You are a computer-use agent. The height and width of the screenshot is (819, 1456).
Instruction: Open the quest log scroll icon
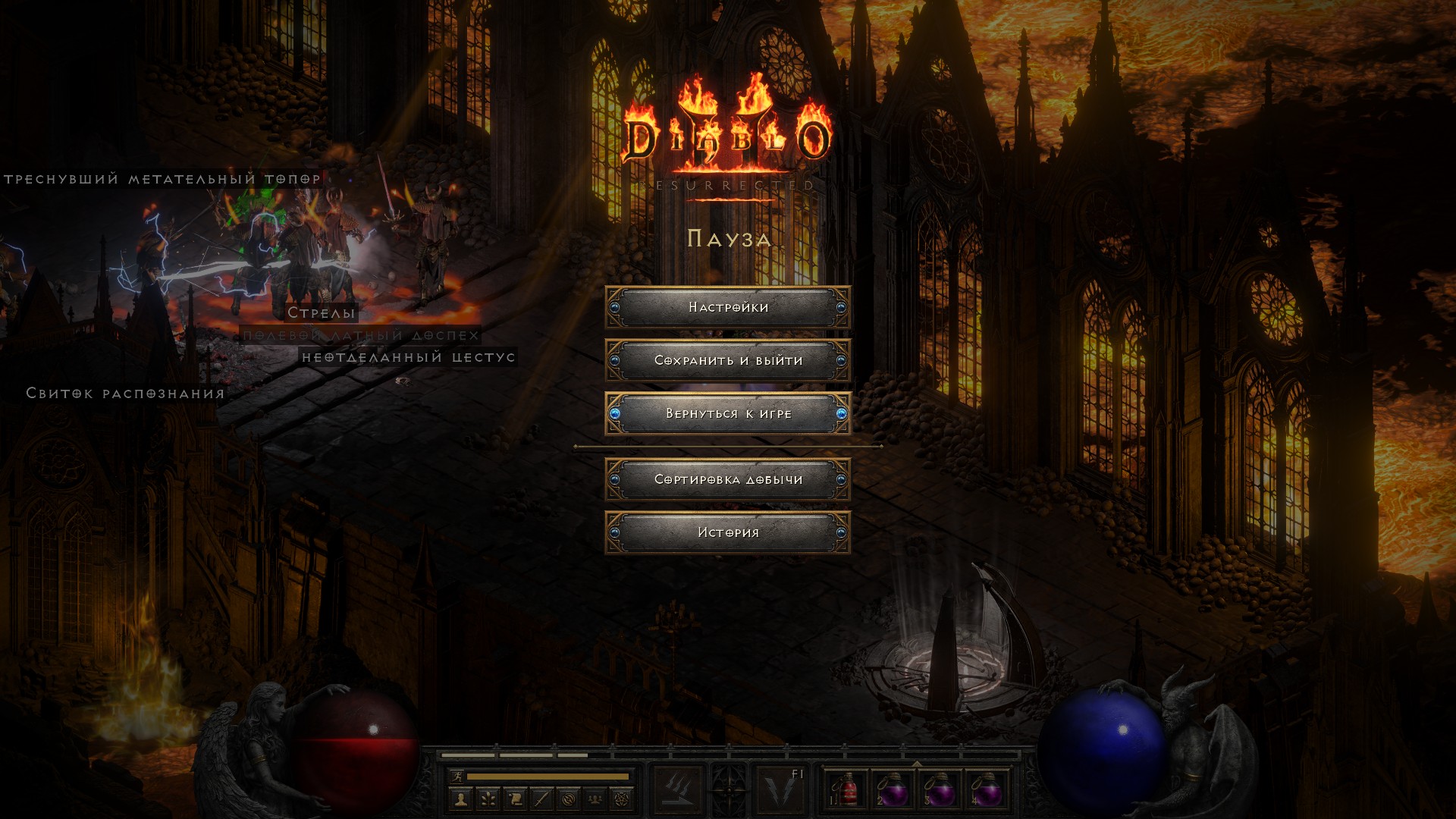[515, 799]
